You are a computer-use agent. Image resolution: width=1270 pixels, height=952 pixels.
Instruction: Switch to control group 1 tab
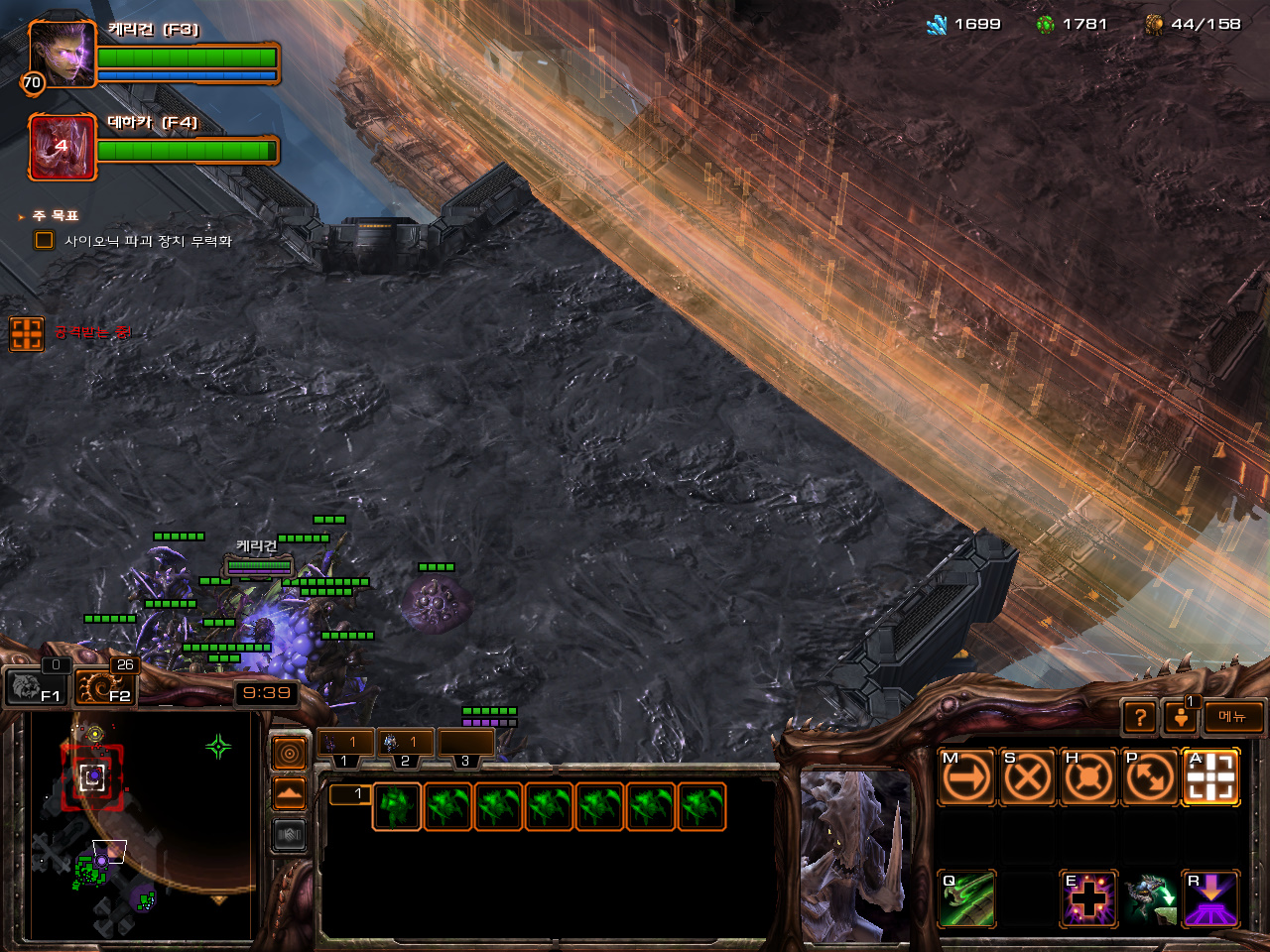tap(344, 743)
